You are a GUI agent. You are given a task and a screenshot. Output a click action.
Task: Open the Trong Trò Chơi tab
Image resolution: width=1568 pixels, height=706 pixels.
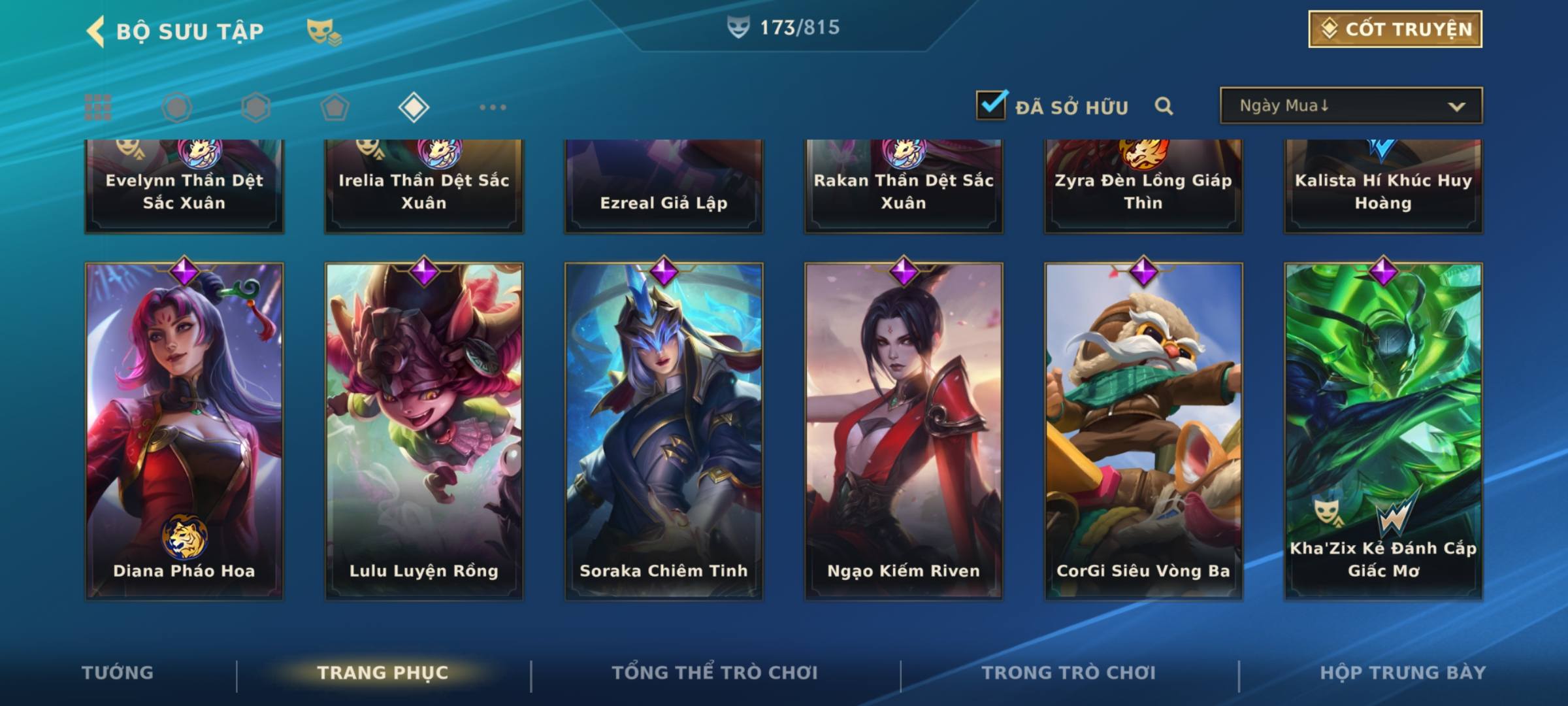(1069, 673)
